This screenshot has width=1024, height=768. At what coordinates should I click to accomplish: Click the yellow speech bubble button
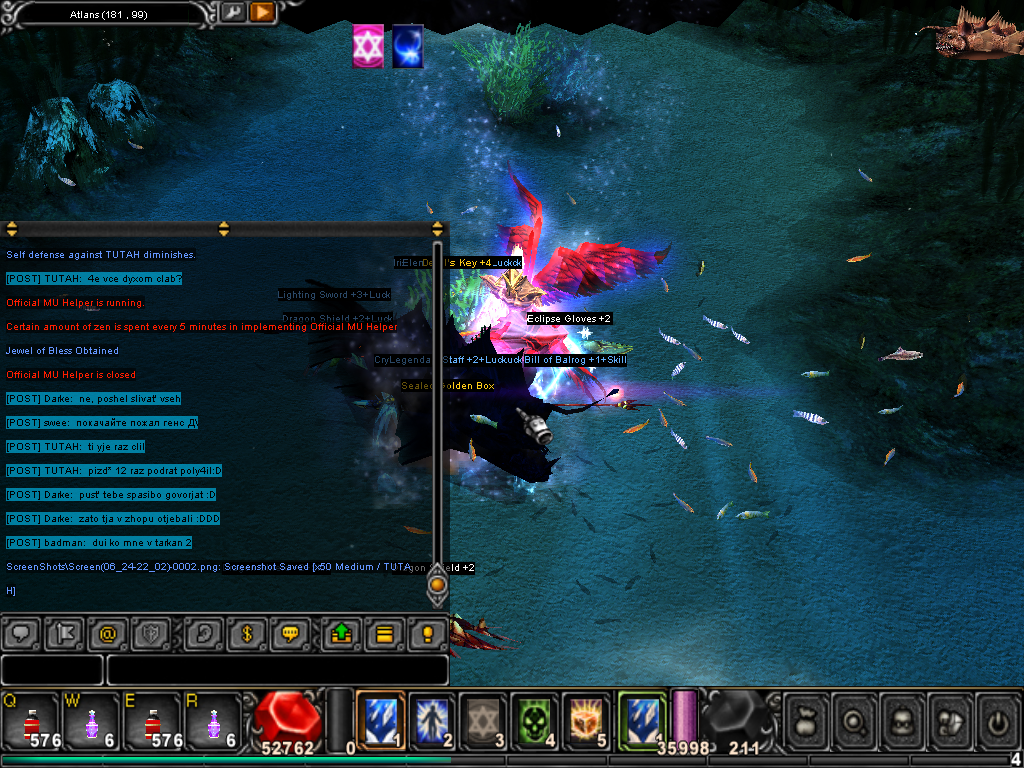click(290, 633)
